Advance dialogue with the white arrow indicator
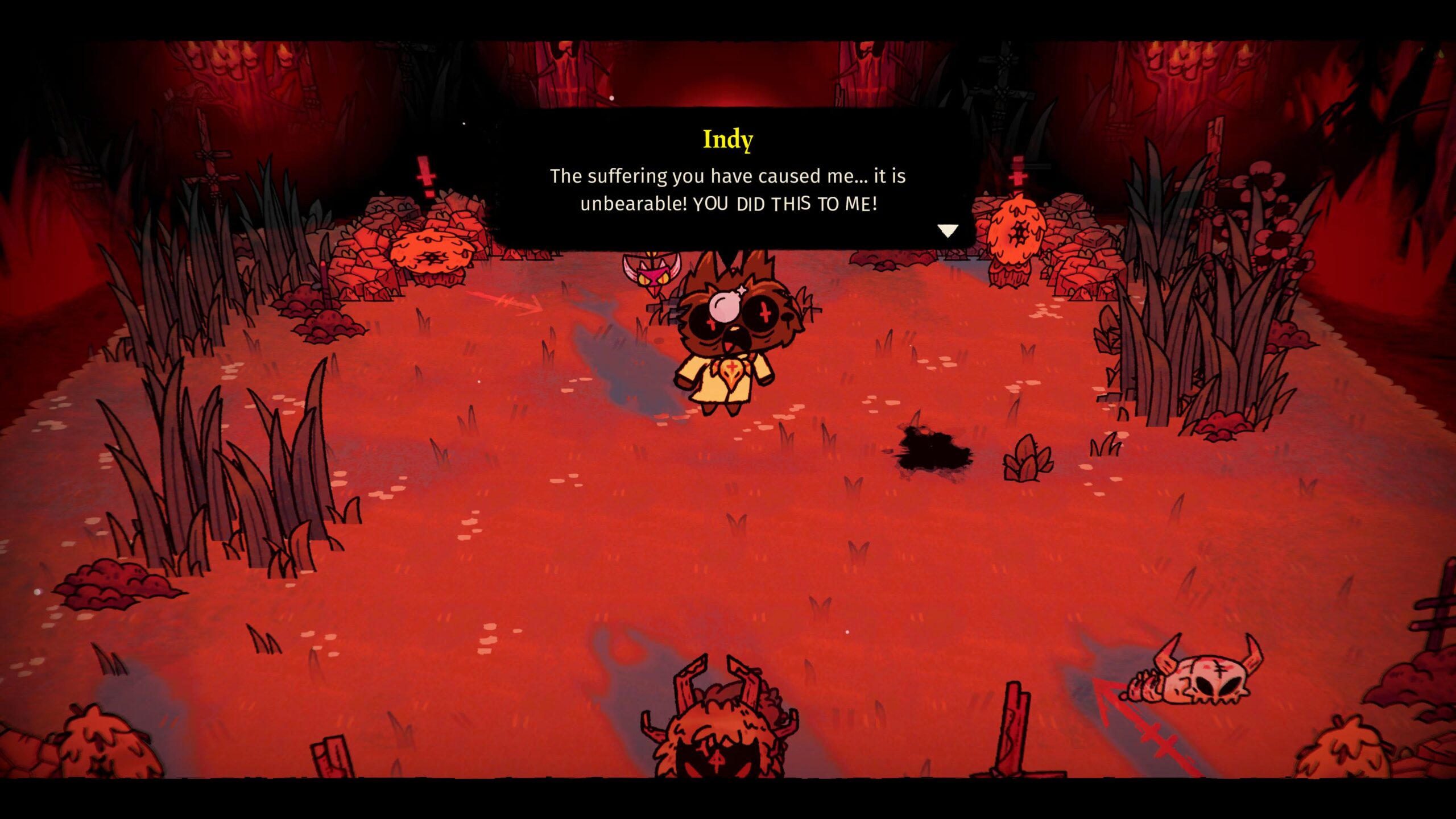Image resolution: width=1456 pixels, height=819 pixels. [x=948, y=230]
